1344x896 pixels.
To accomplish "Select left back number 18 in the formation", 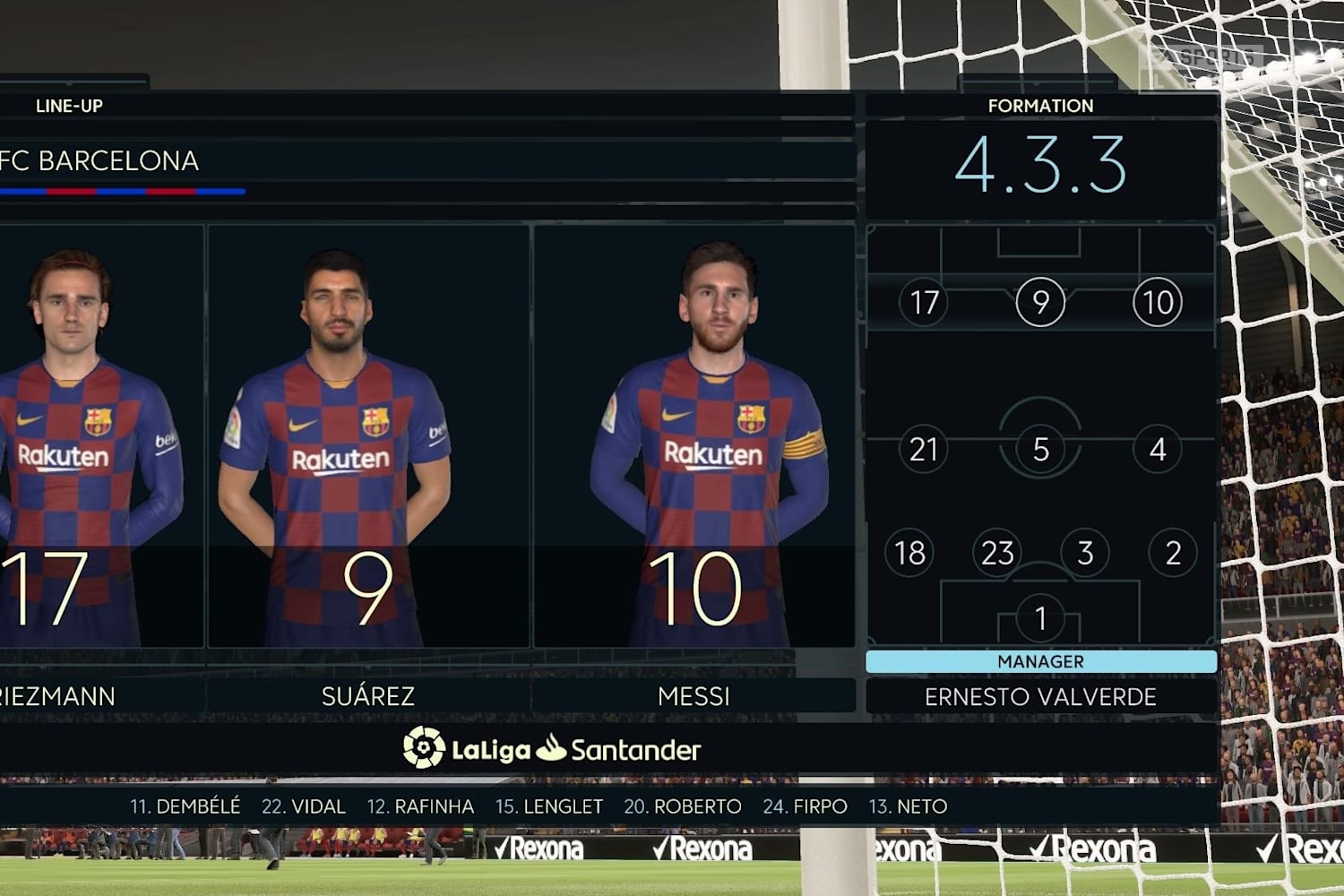I will [x=909, y=553].
